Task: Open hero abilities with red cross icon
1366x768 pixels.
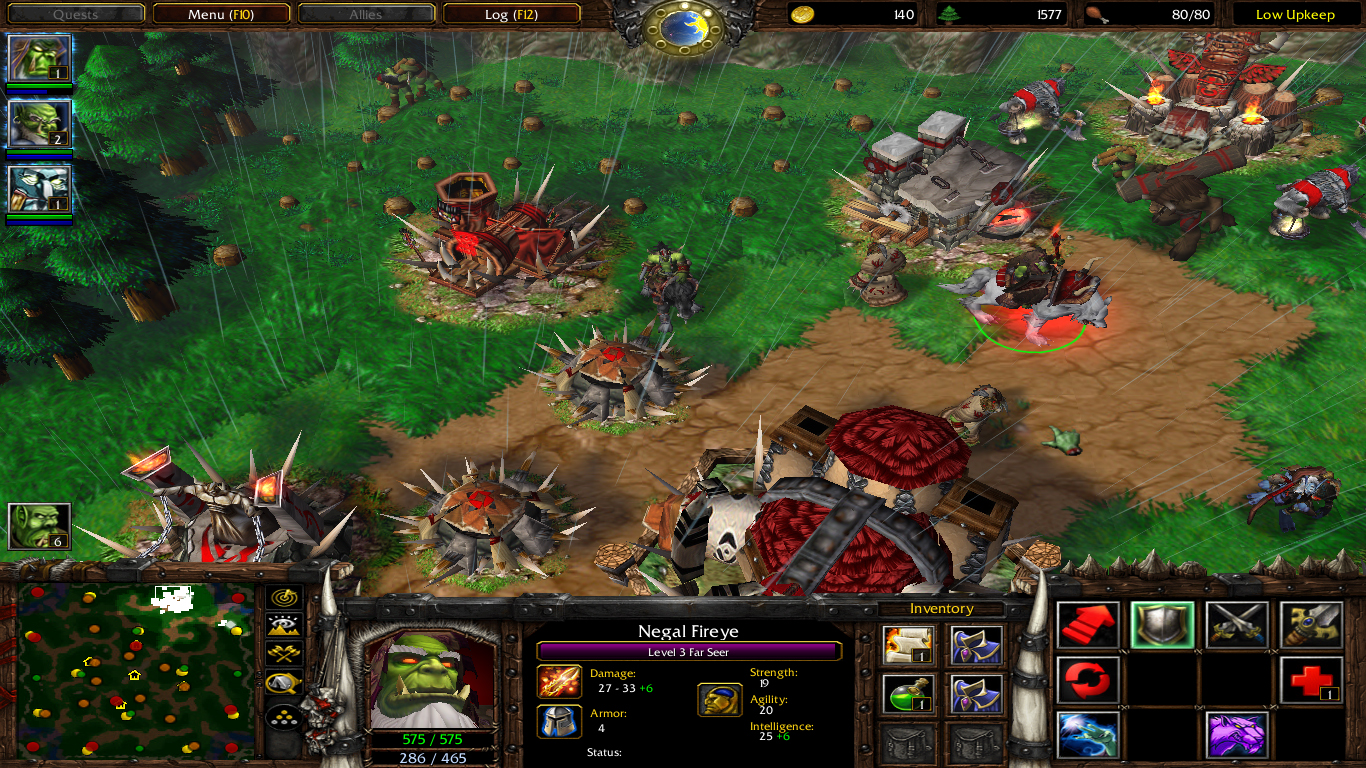Action: point(1311,681)
